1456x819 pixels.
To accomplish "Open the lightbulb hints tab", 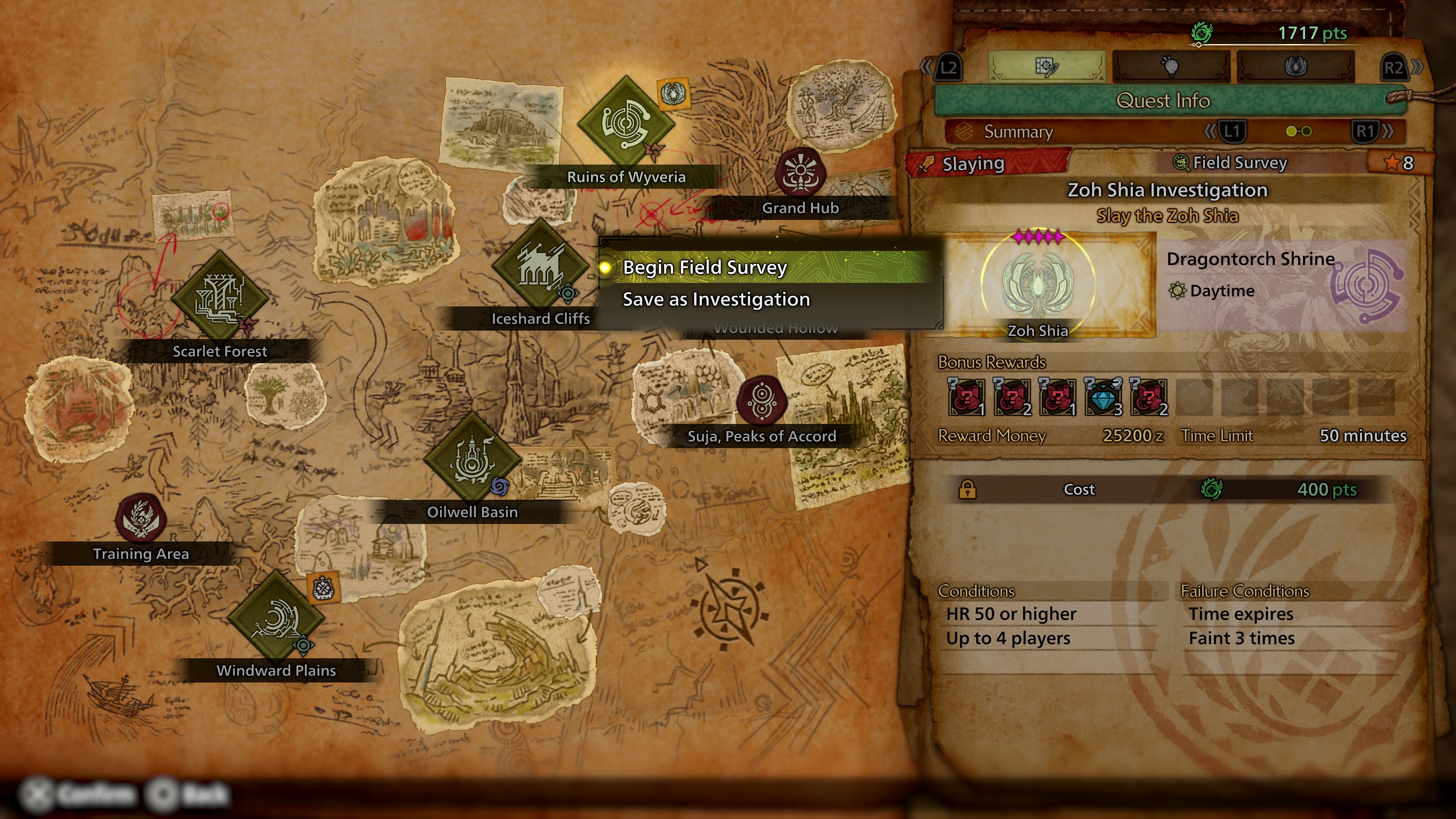I will [1171, 67].
